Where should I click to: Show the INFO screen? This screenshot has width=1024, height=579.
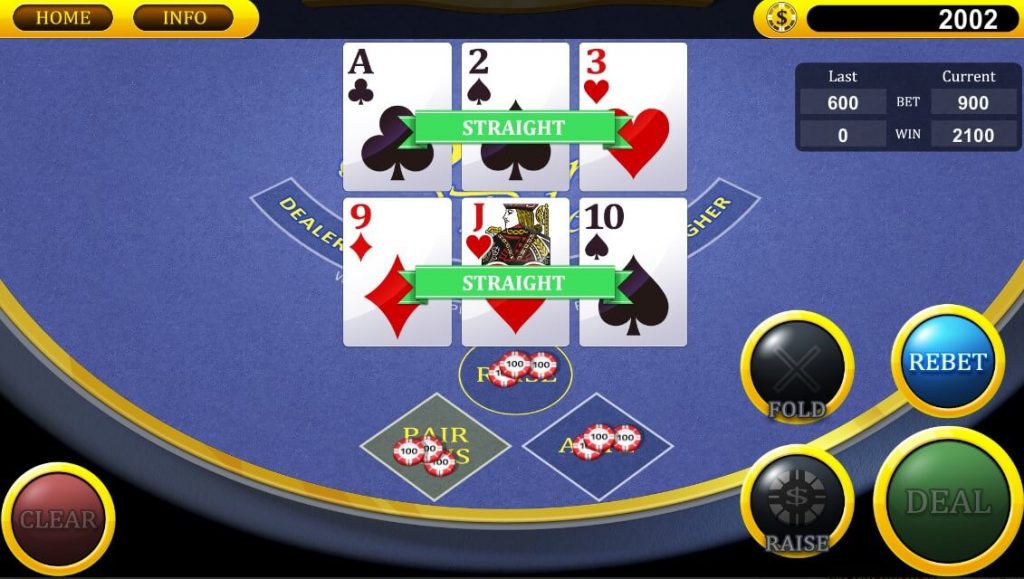[x=183, y=18]
